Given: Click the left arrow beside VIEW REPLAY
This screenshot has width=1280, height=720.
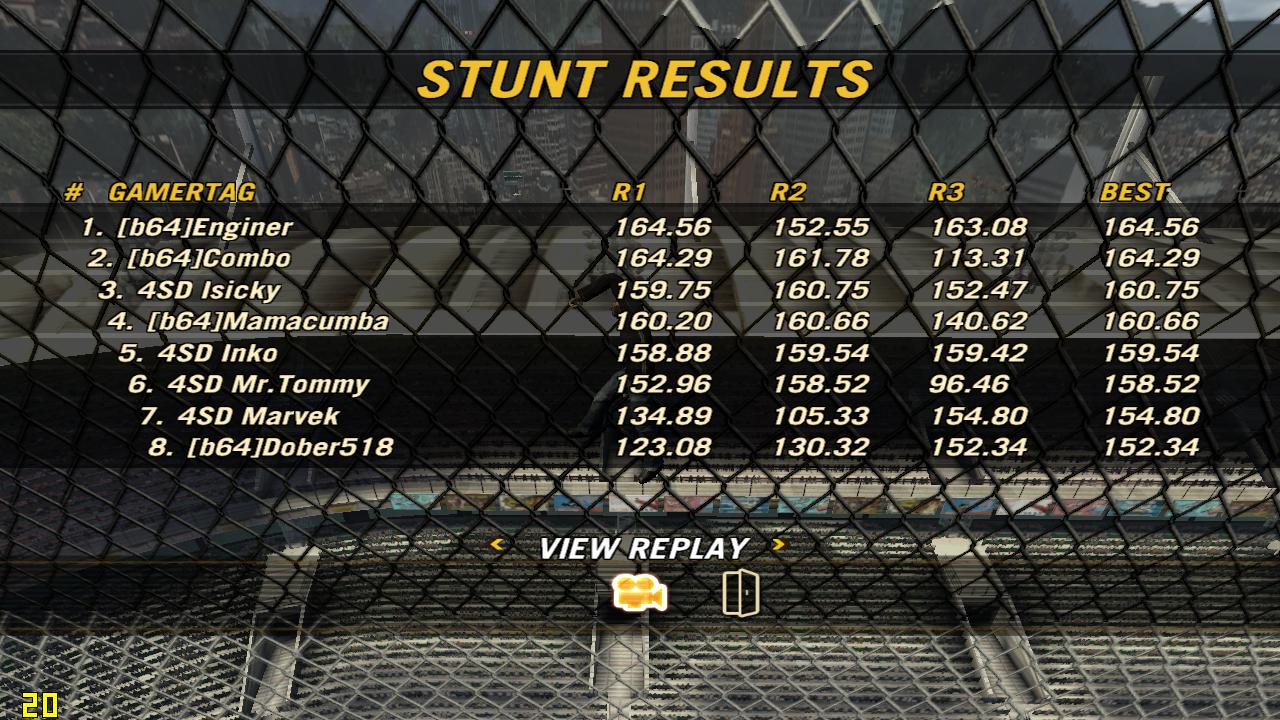Looking at the screenshot, I should point(497,545).
